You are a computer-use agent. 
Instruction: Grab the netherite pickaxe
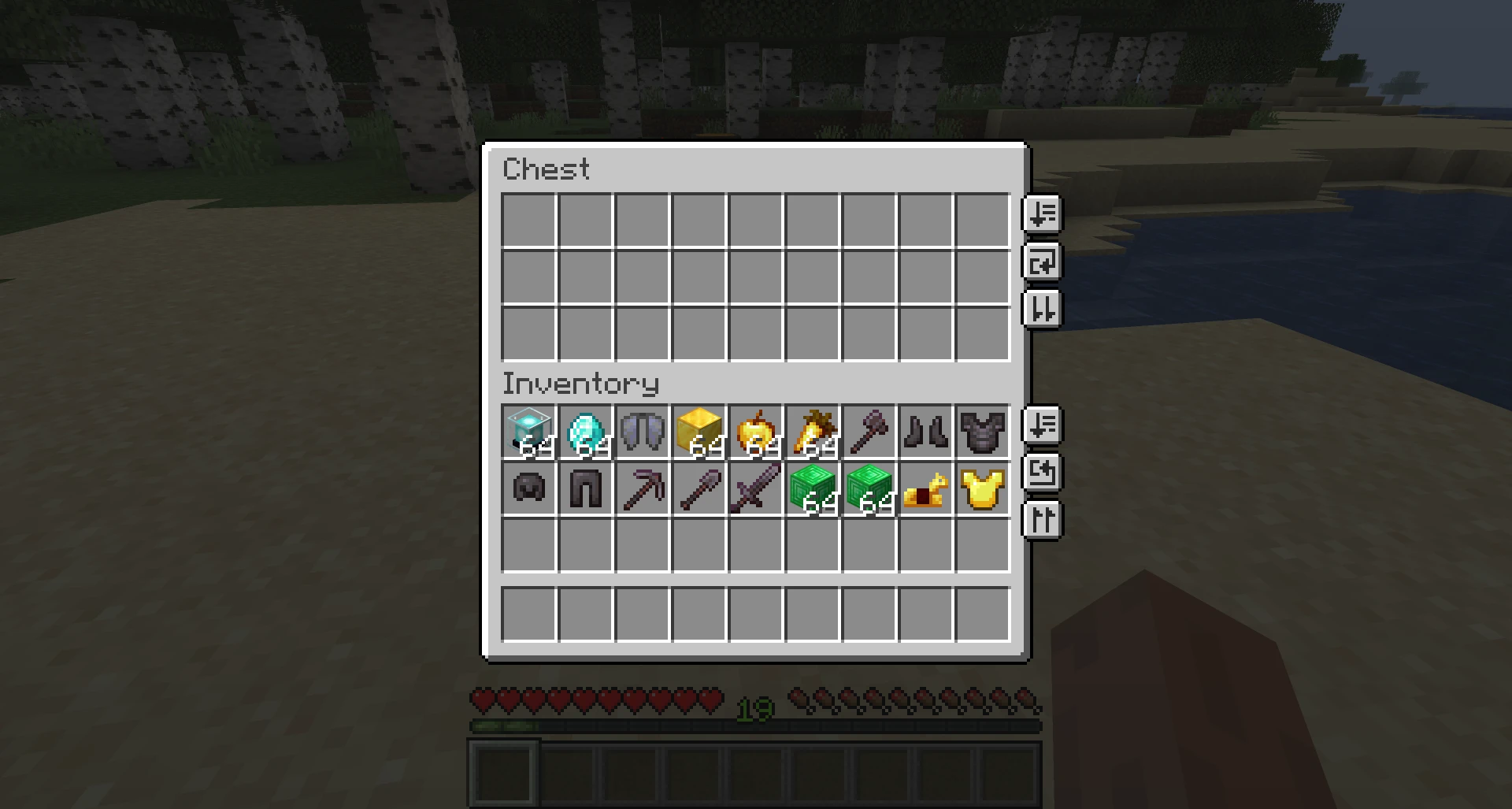coord(643,488)
